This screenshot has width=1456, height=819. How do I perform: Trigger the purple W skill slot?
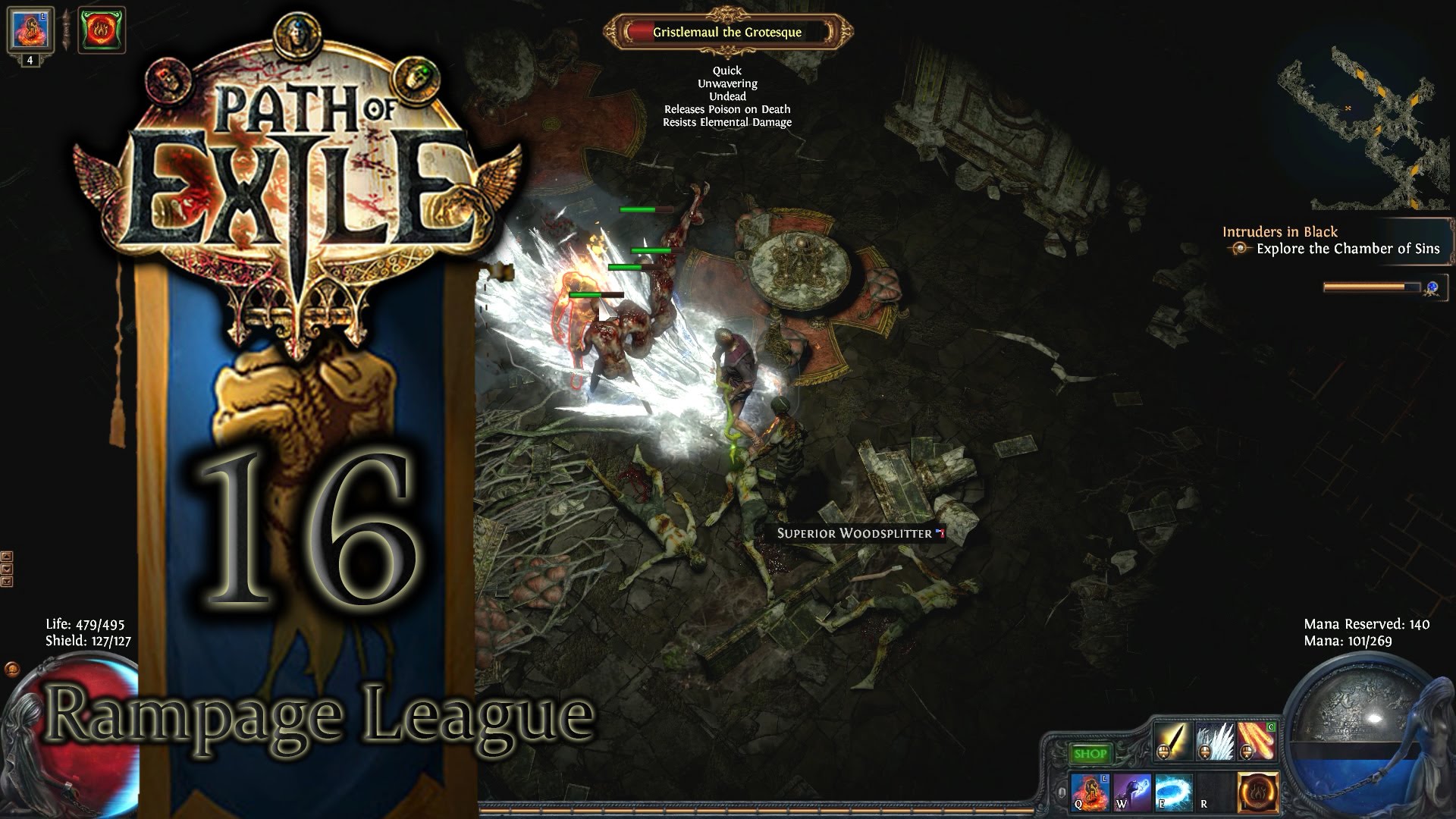pyautogui.click(x=1131, y=792)
